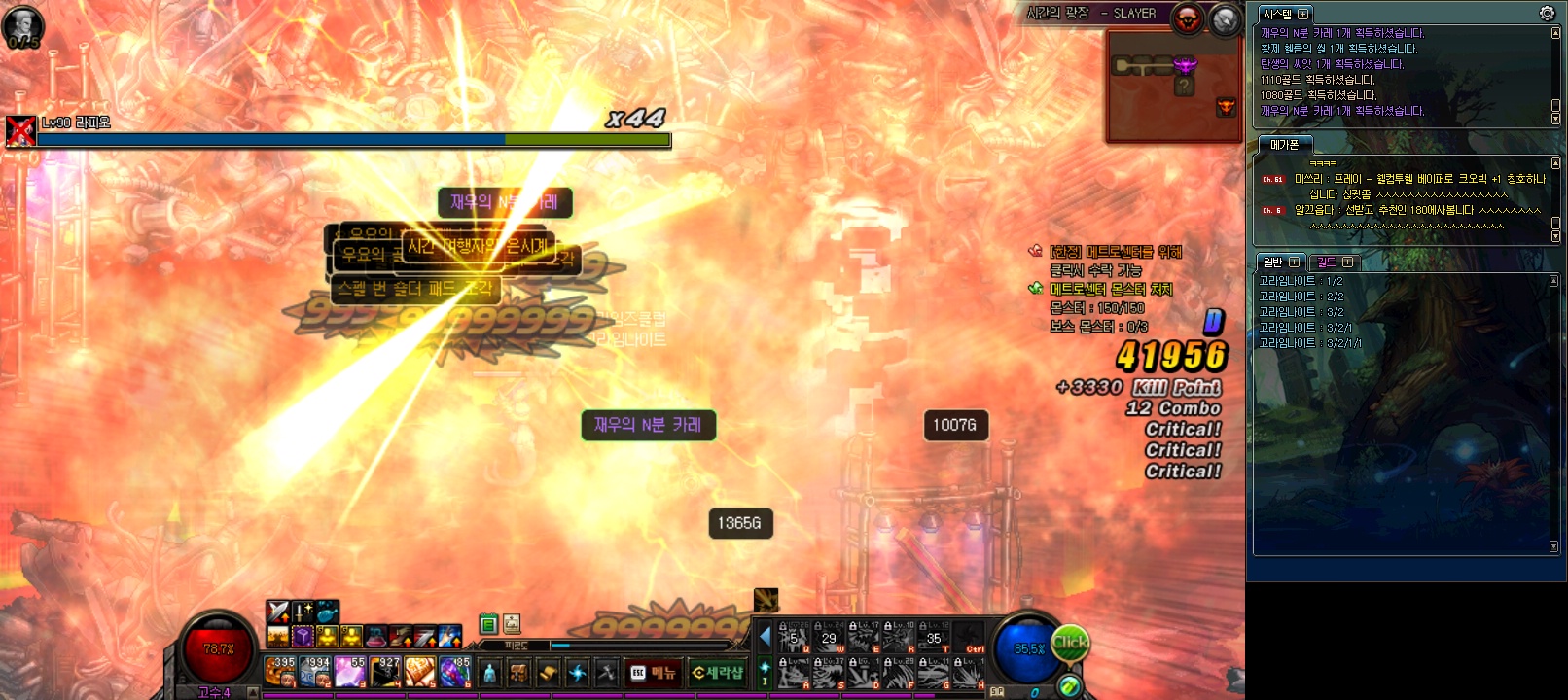Use quick slot item with count 1994
The height and width of the screenshot is (700, 1568).
(x=314, y=671)
